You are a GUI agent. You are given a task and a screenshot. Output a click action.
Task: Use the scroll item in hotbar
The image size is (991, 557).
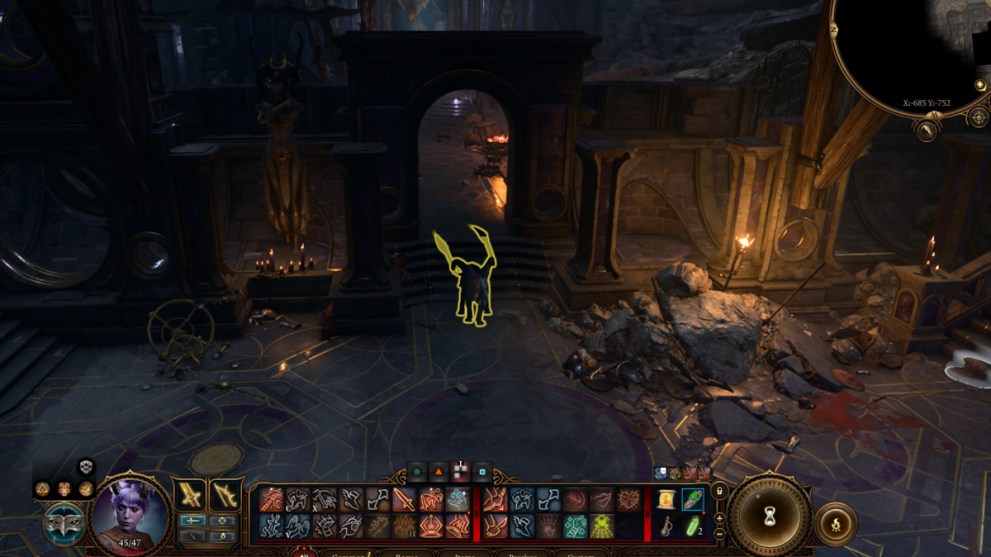click(666, 499)
